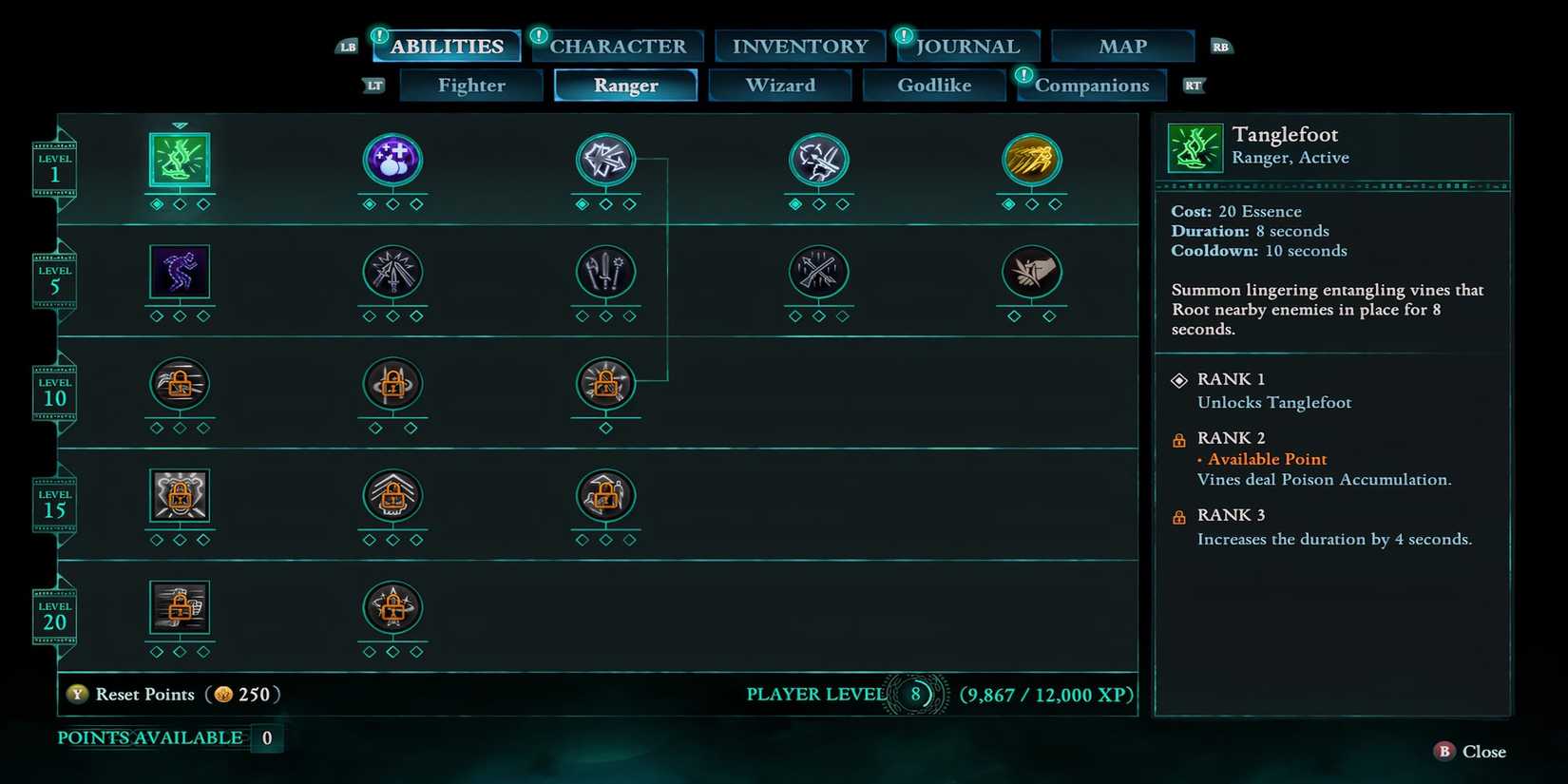Click the Close button at bottom right
Viewport: 1568px width, 784px height.
point(1469,751)
